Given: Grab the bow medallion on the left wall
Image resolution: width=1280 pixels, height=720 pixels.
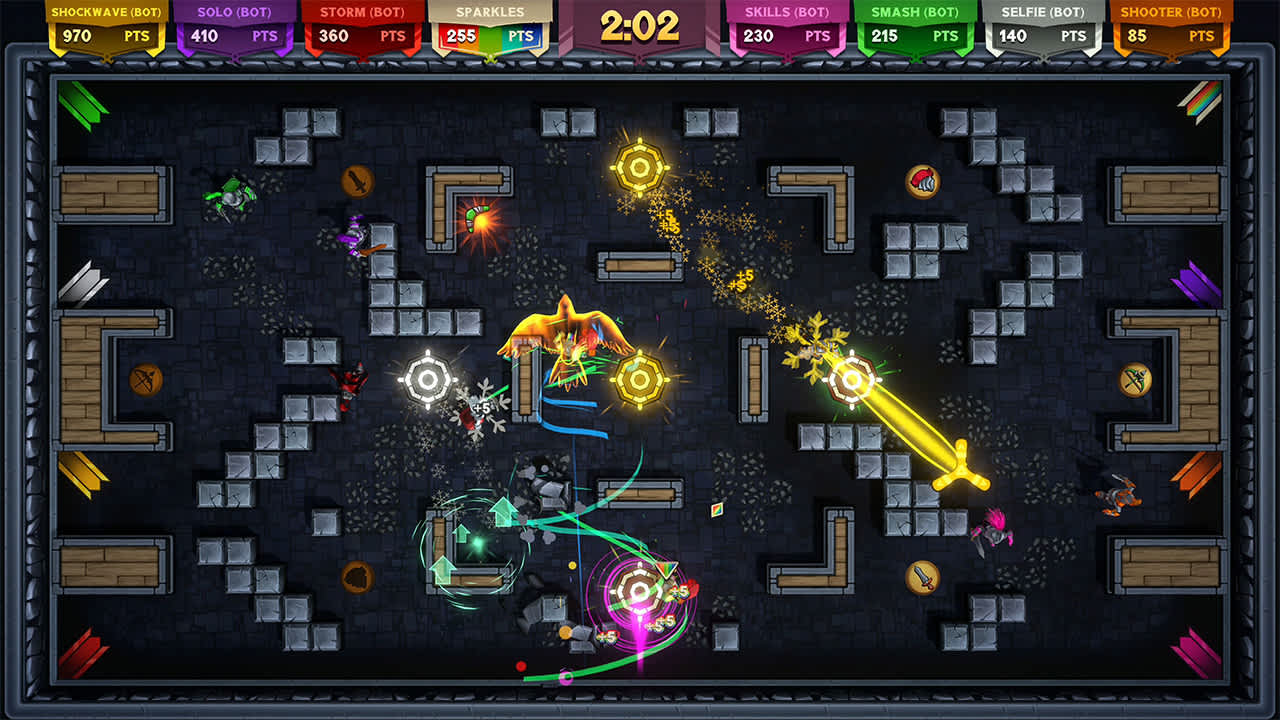Looking at the screenshot, I should pyautogui.click(x=146, y=379).
